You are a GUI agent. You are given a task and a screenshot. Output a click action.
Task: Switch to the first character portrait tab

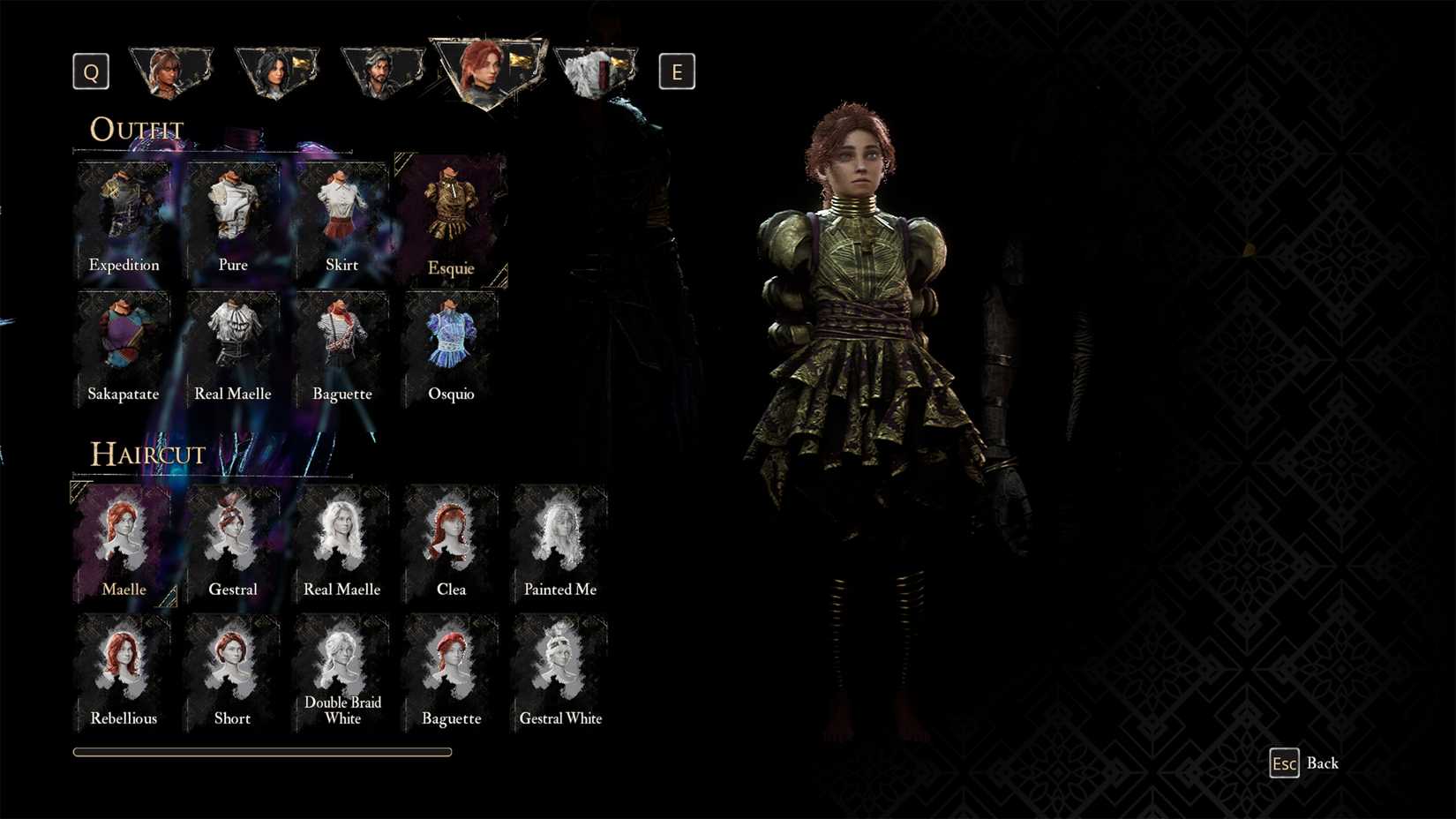pyautogui.click(x=171, y=71)
